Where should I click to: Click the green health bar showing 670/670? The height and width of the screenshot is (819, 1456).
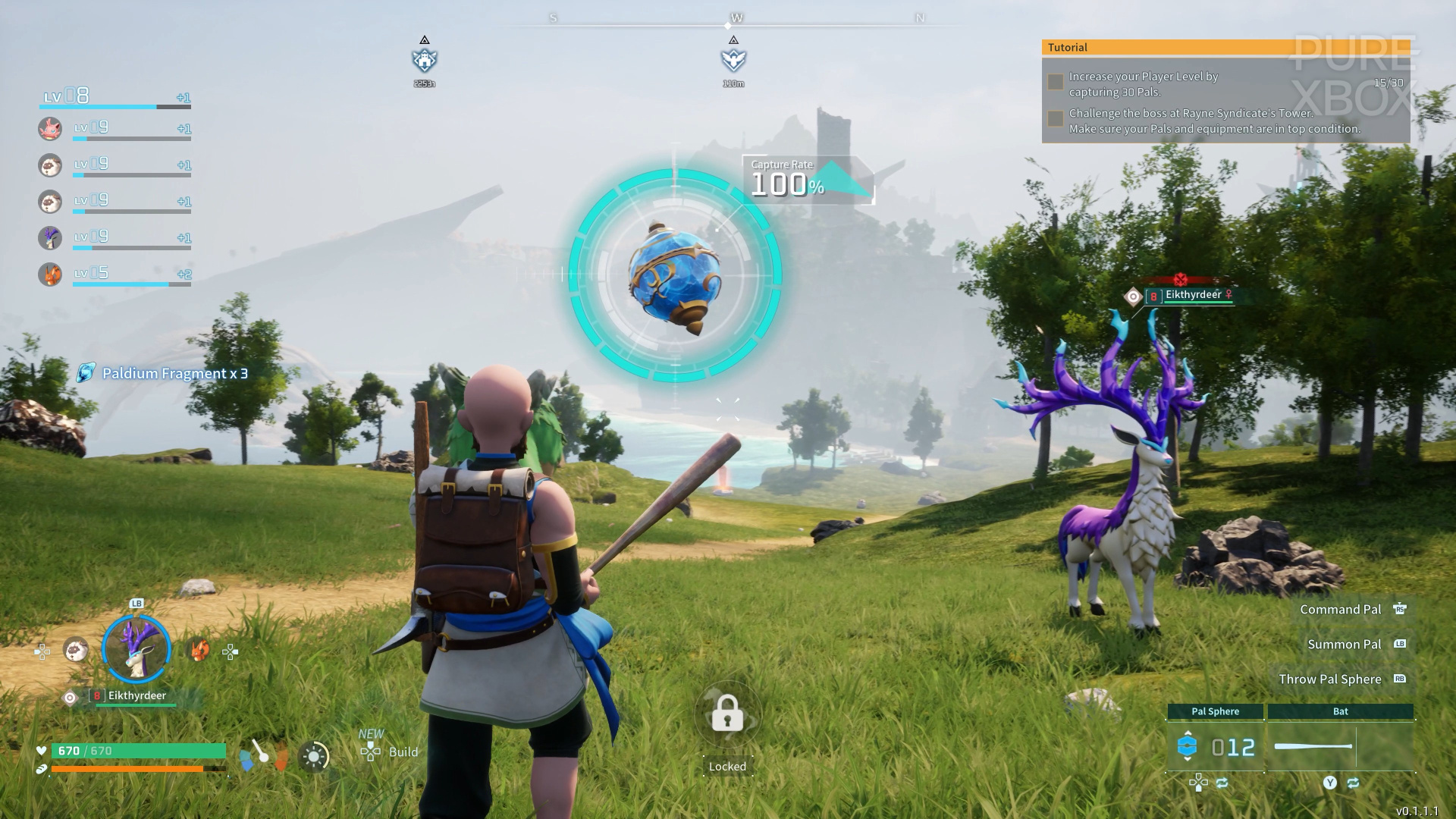pyautogui.click(x=136, y=749)
